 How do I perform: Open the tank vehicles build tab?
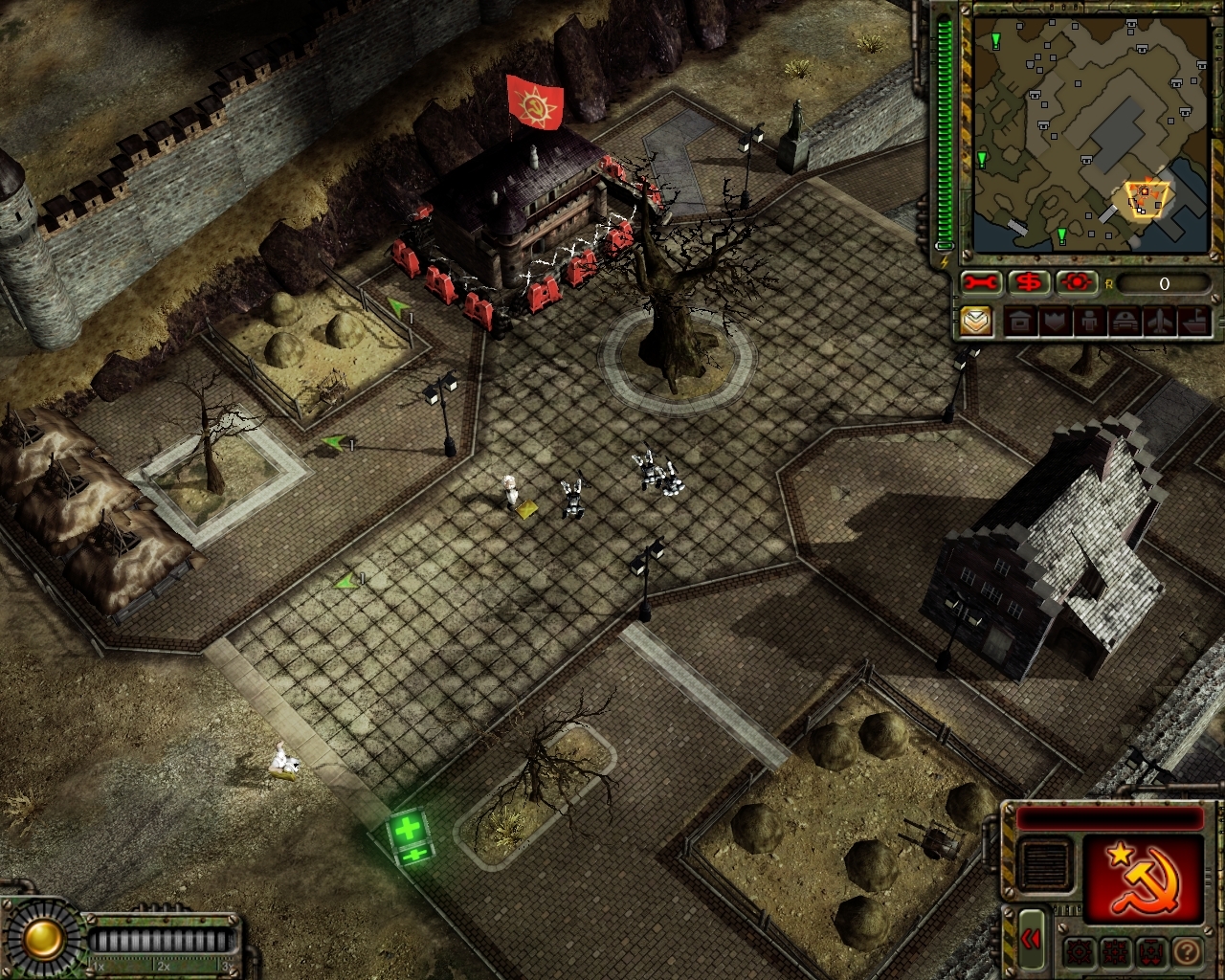(1124, 322)
